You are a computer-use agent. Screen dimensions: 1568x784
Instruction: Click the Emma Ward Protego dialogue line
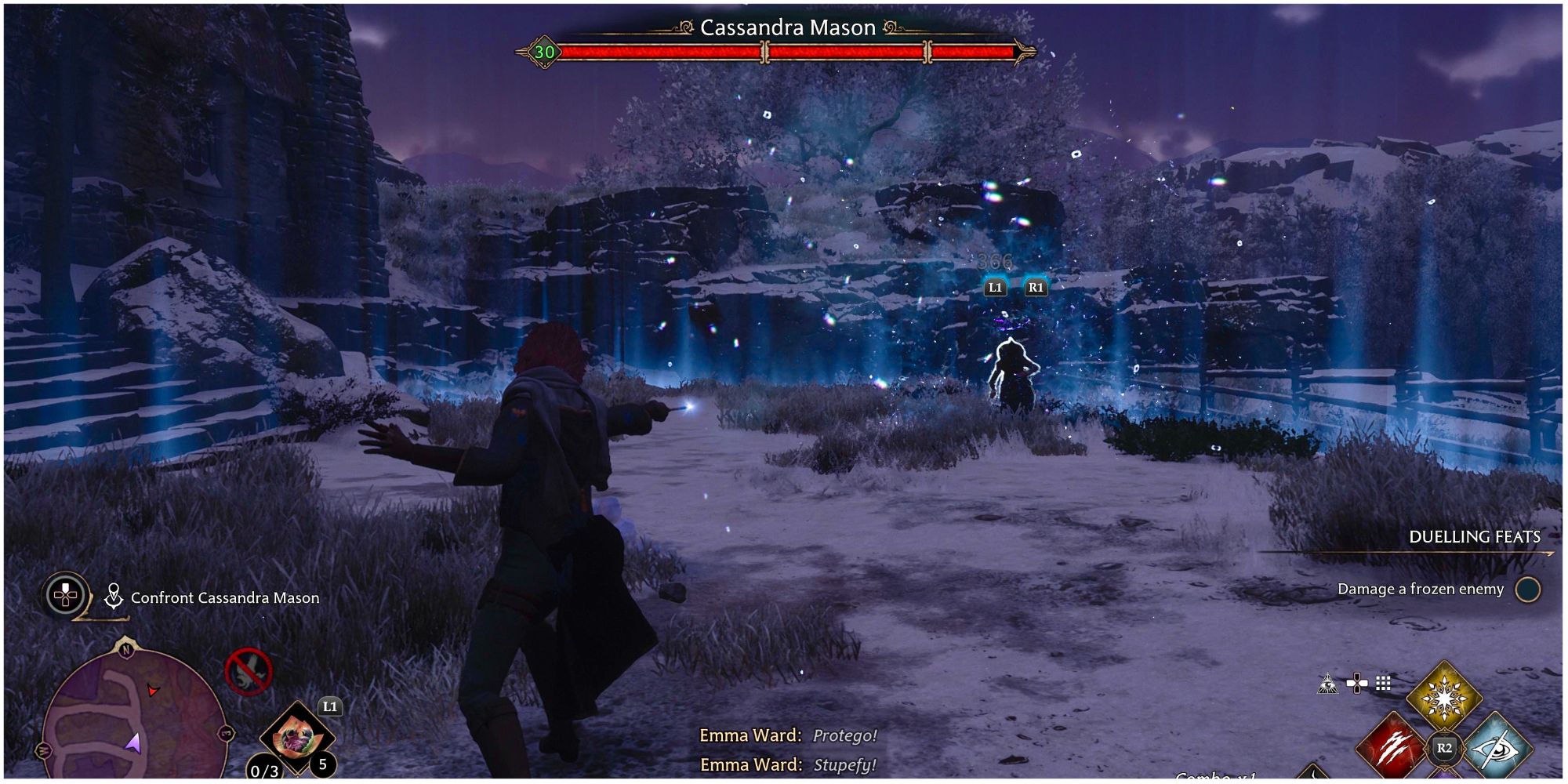pos(788,736)
